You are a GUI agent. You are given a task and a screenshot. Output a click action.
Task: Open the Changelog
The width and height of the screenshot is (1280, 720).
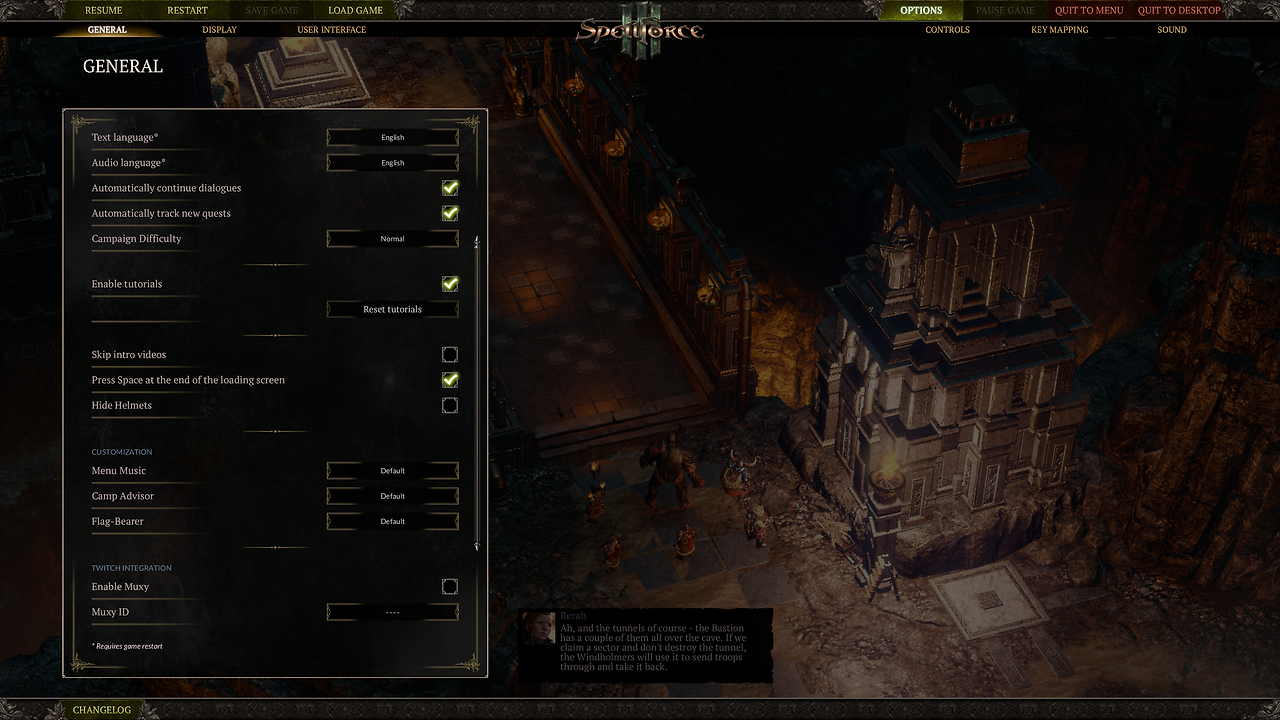tap(101, 710)
